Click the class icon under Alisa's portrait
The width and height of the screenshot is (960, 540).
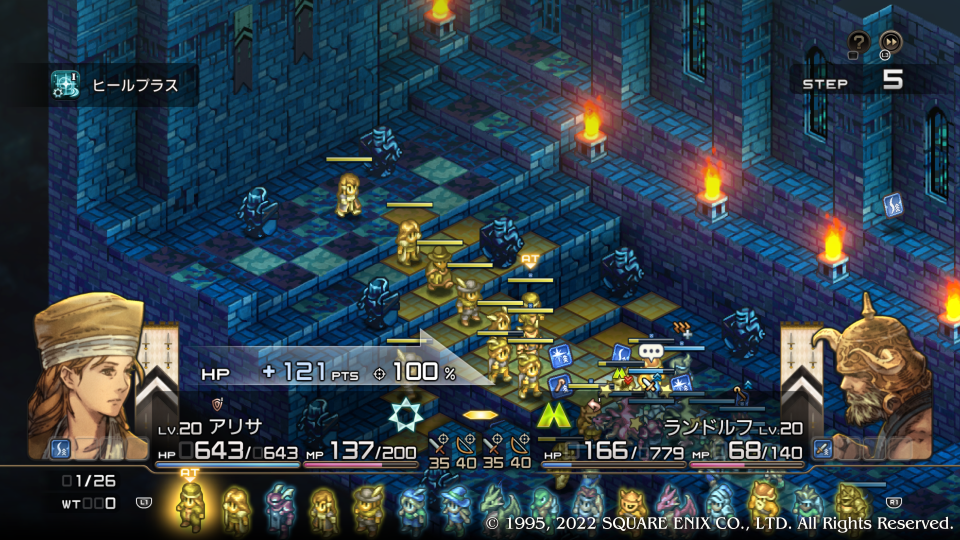pos(60,448)
